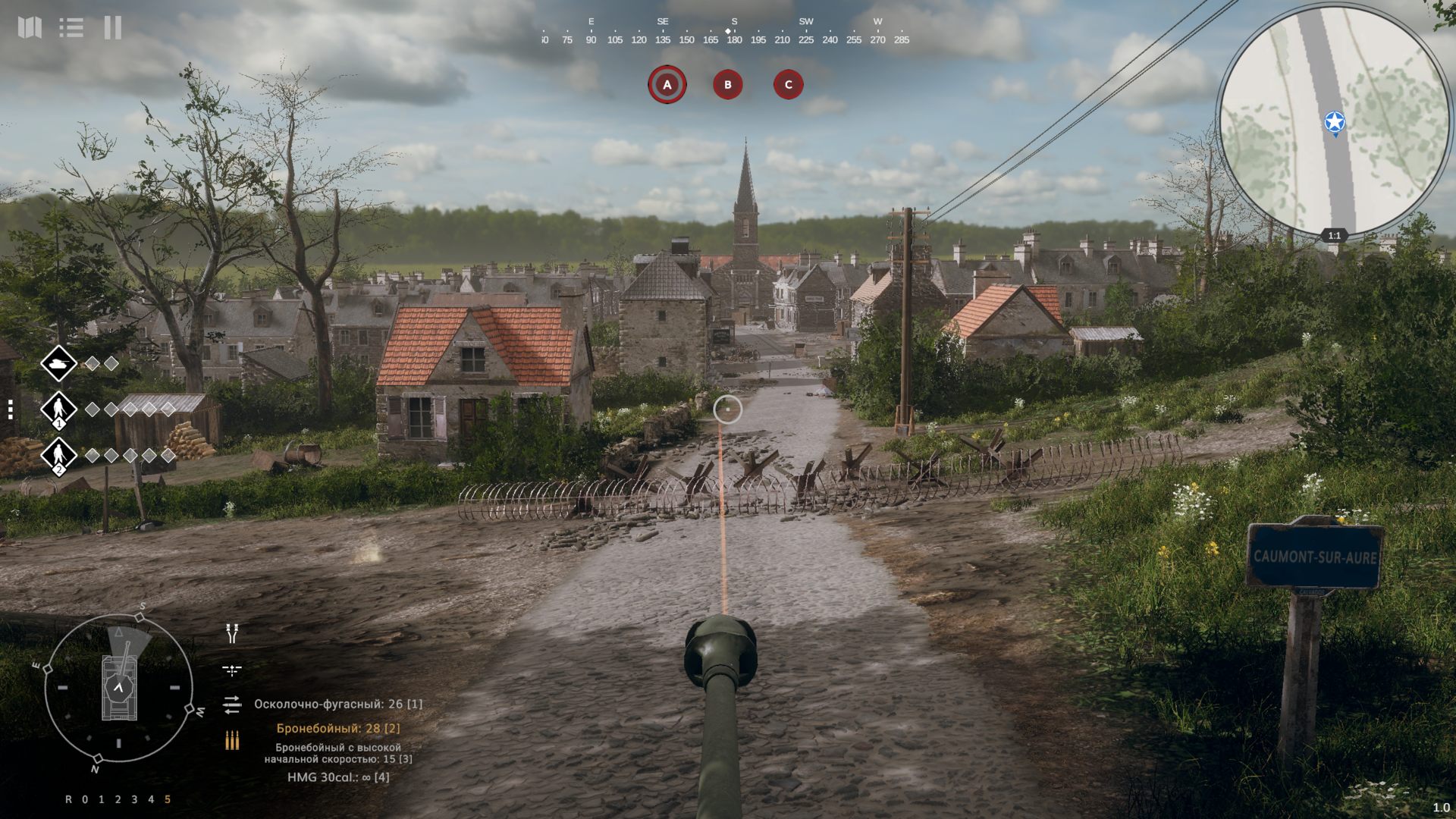Open the map with the top-left map icon
Viewport: 1456px width, 819px height.
[x=30, y=28]
